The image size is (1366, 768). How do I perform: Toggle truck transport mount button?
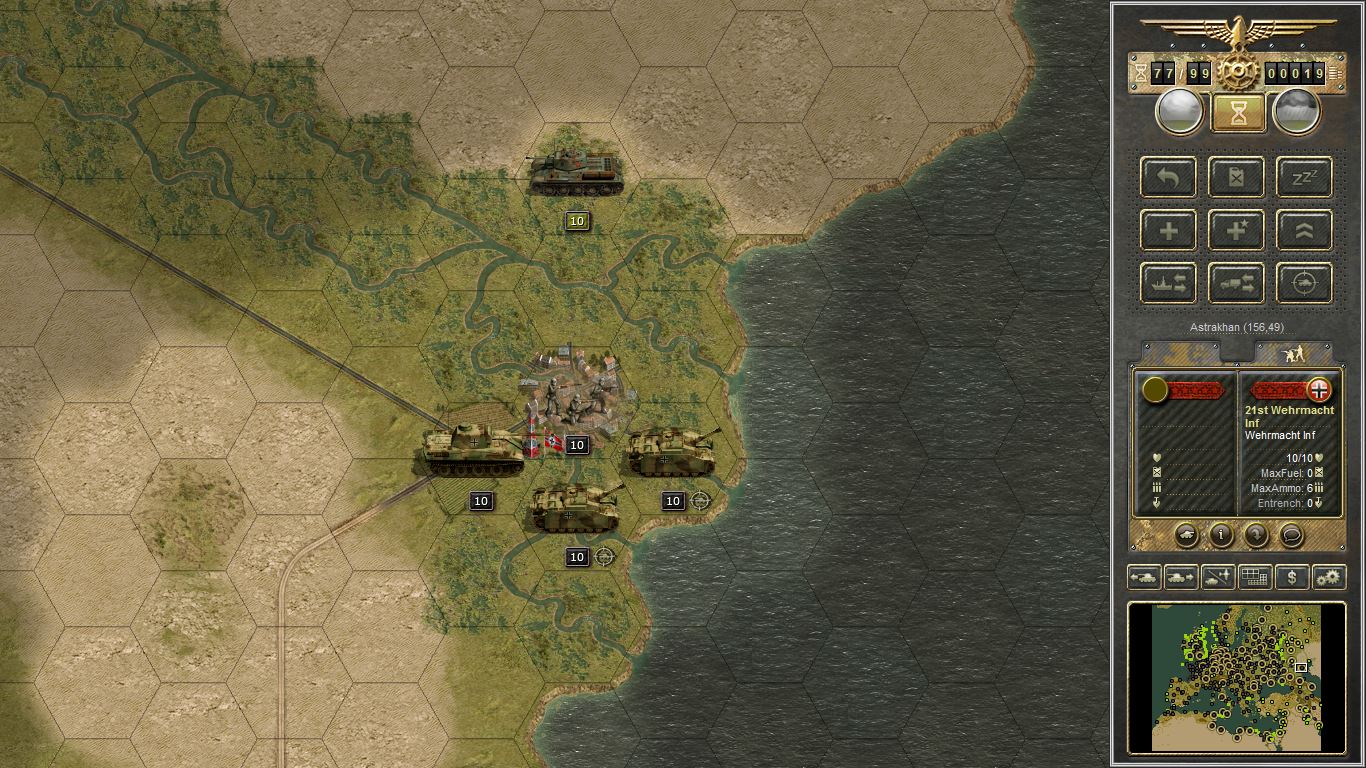pos(1237,283)
